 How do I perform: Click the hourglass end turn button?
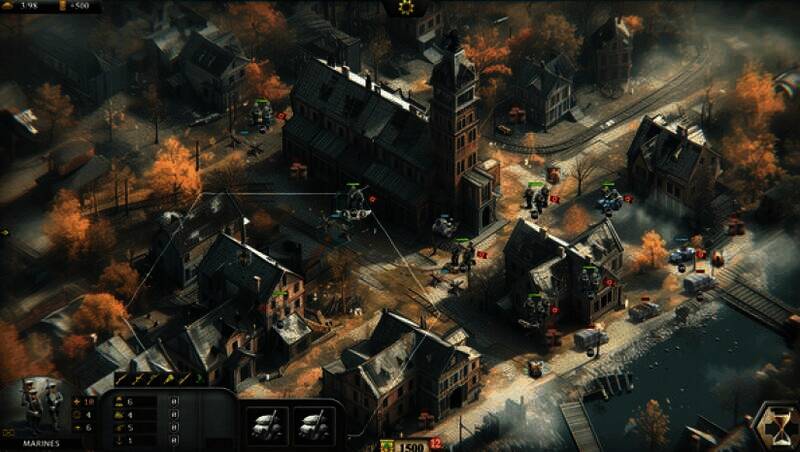(774, 426)
